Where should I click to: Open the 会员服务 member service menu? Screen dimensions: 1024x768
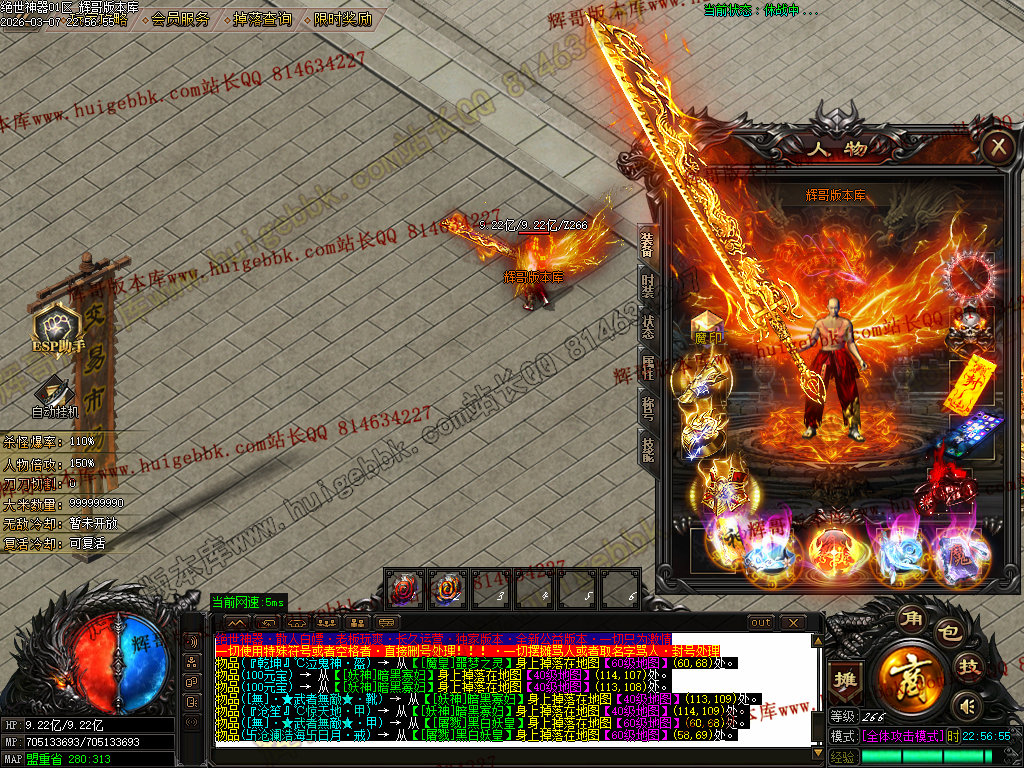pyautogui.click(x=180, y=19)
